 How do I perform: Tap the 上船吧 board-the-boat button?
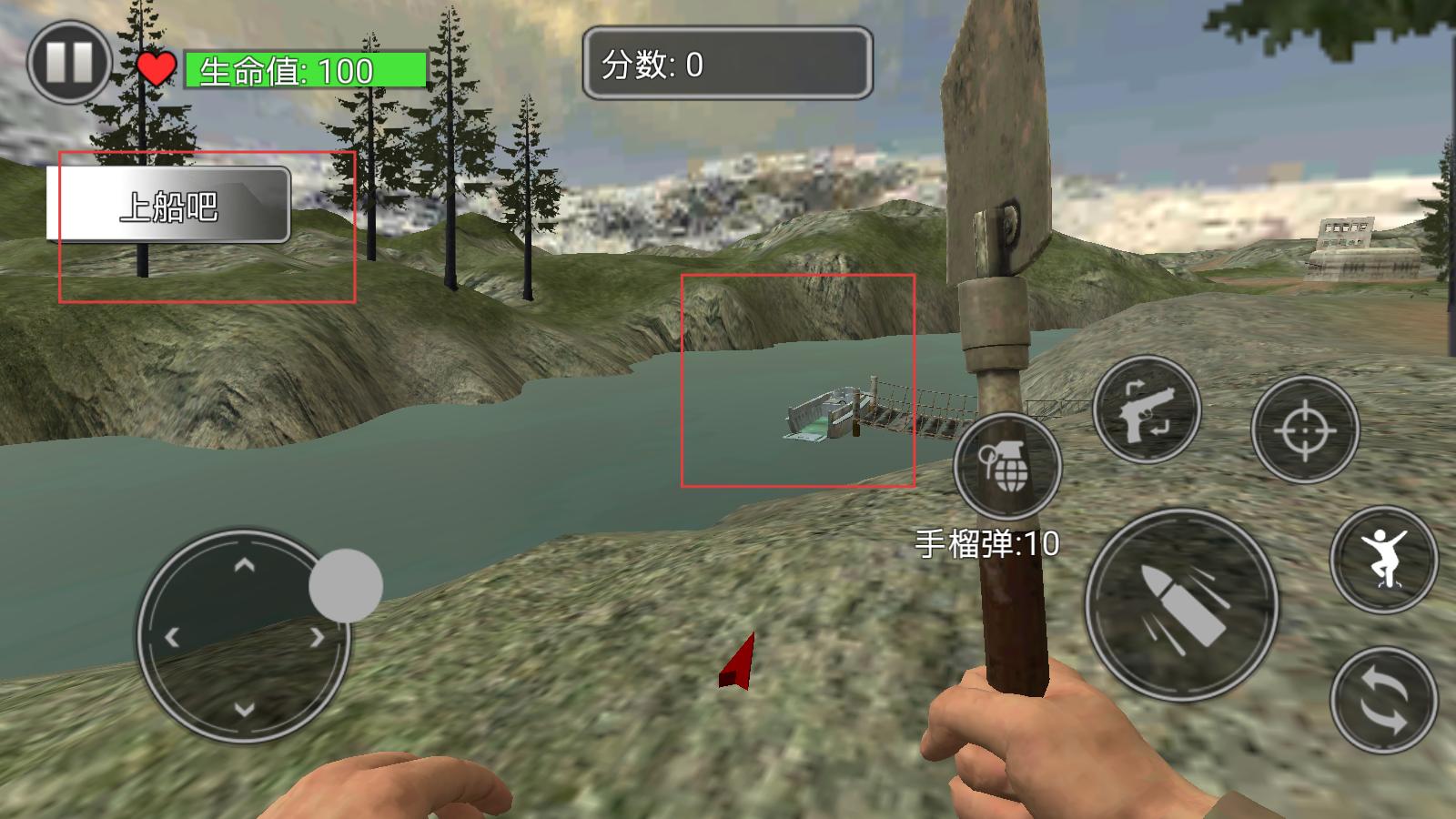[x=169, y=205]
